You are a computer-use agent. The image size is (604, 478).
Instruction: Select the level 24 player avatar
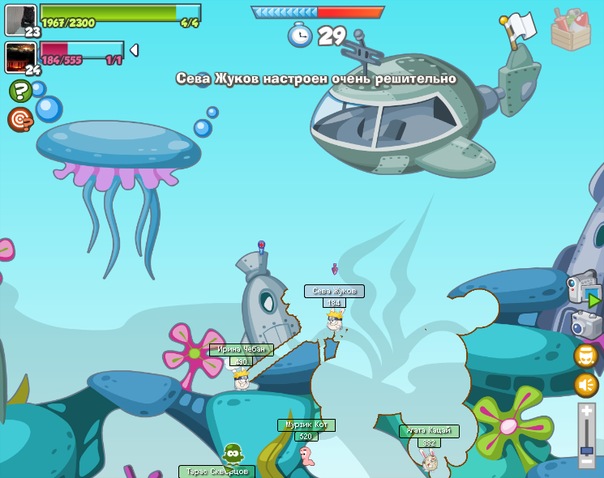click(19, 56)
